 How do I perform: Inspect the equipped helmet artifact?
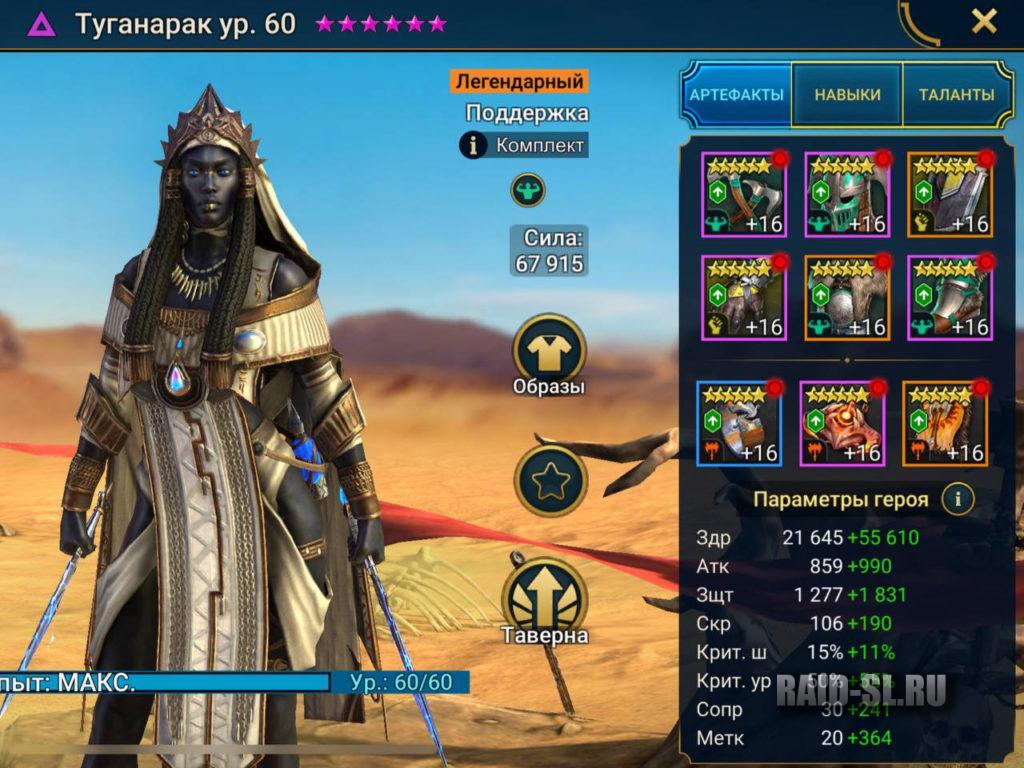coord(847,195)
